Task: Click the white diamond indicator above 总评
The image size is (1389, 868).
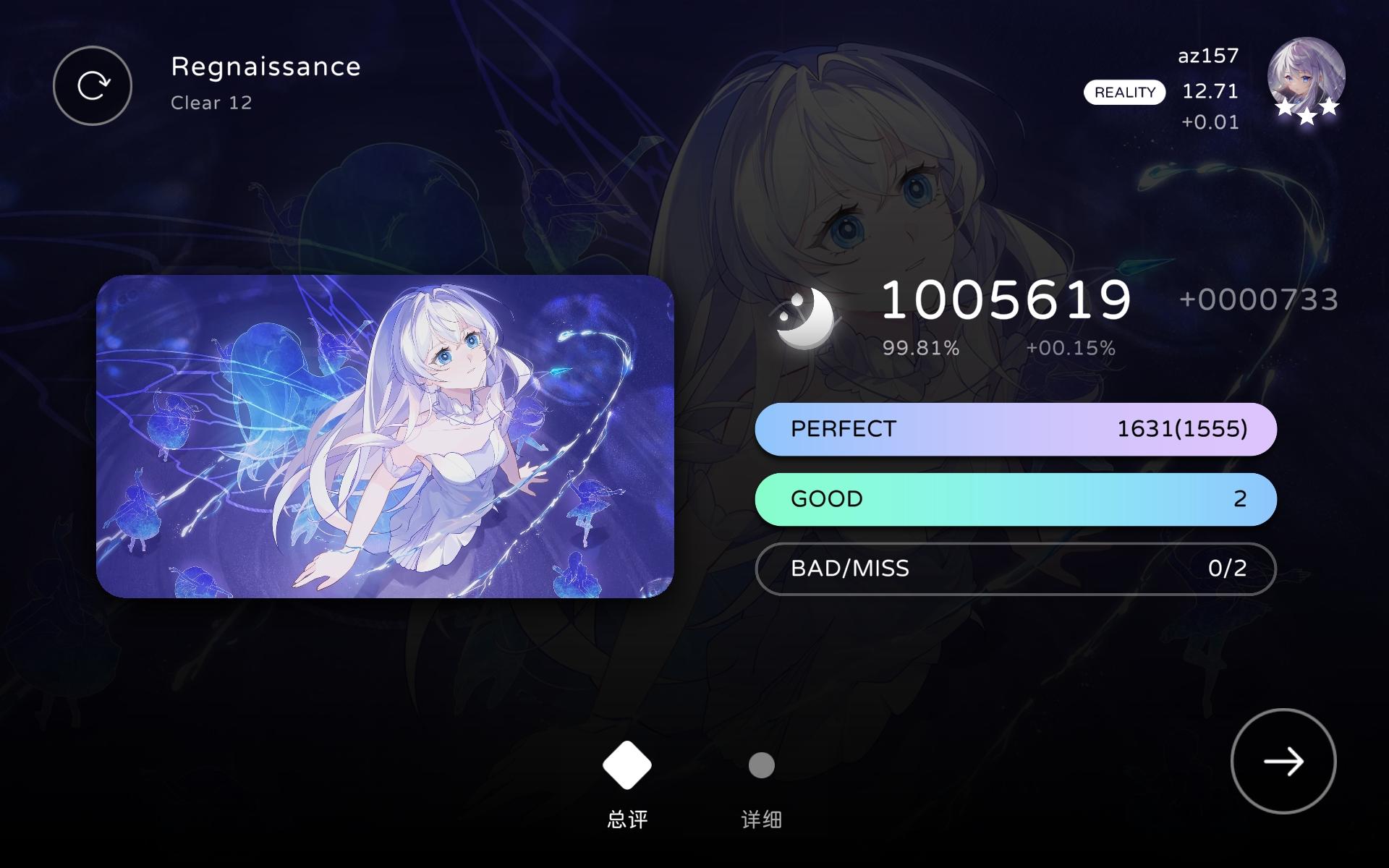Action: point(626,764)
